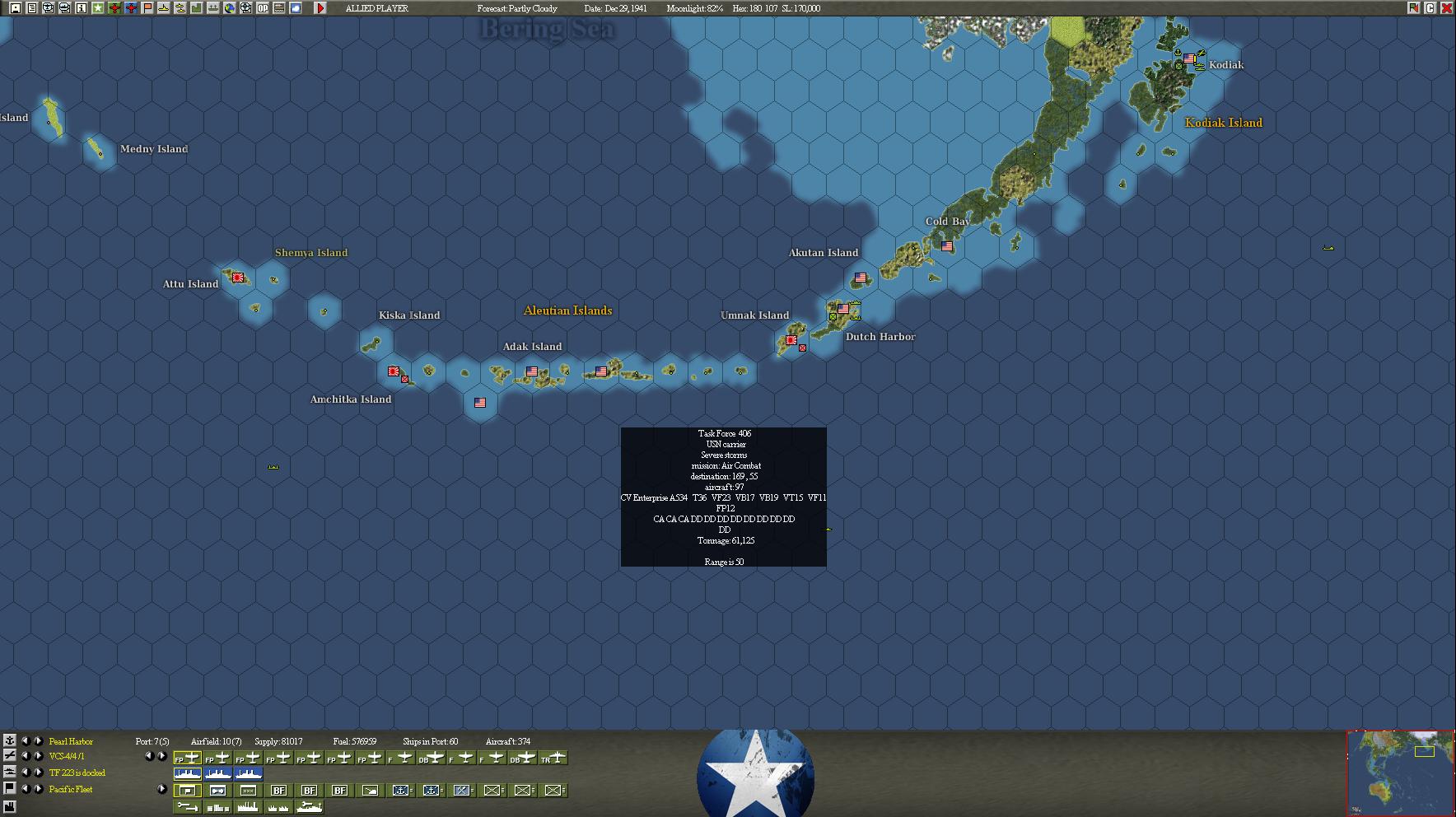This screenshot has width=1456, height=817.
Task: Click the TF 223 is docked label
Action: [x=77, y=773]
